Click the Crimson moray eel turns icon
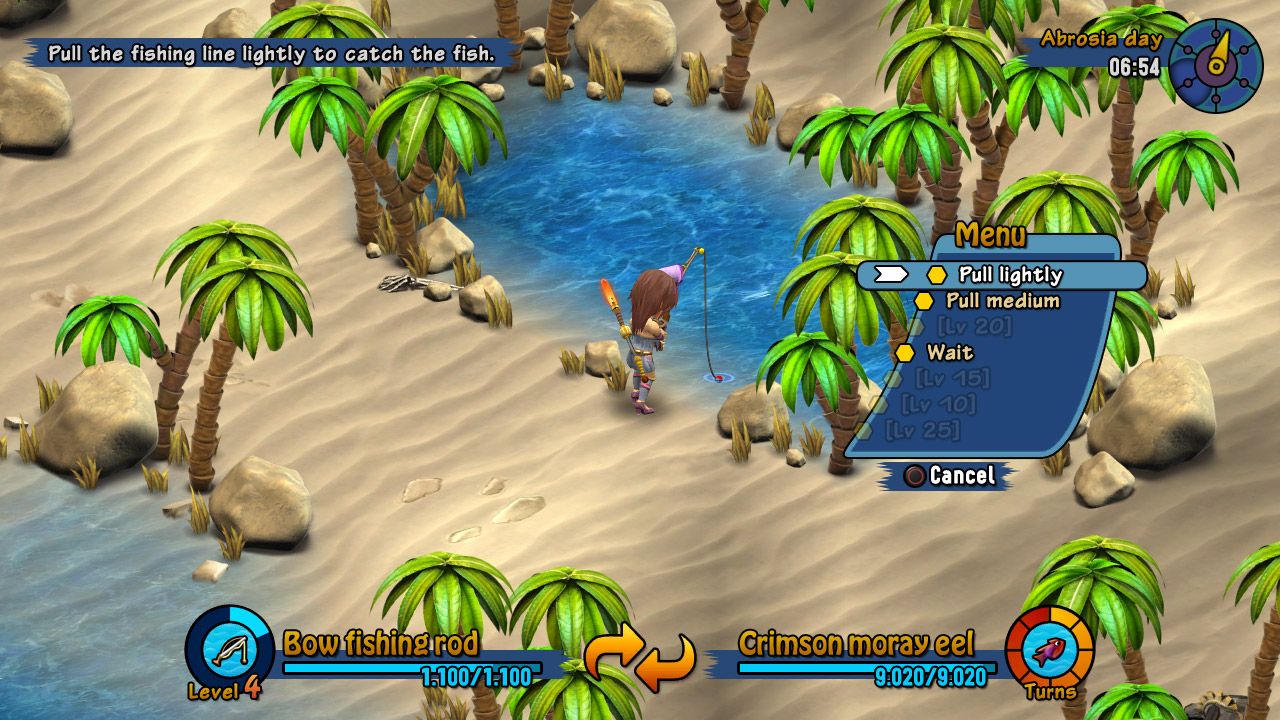 [x=1049, y=652]
